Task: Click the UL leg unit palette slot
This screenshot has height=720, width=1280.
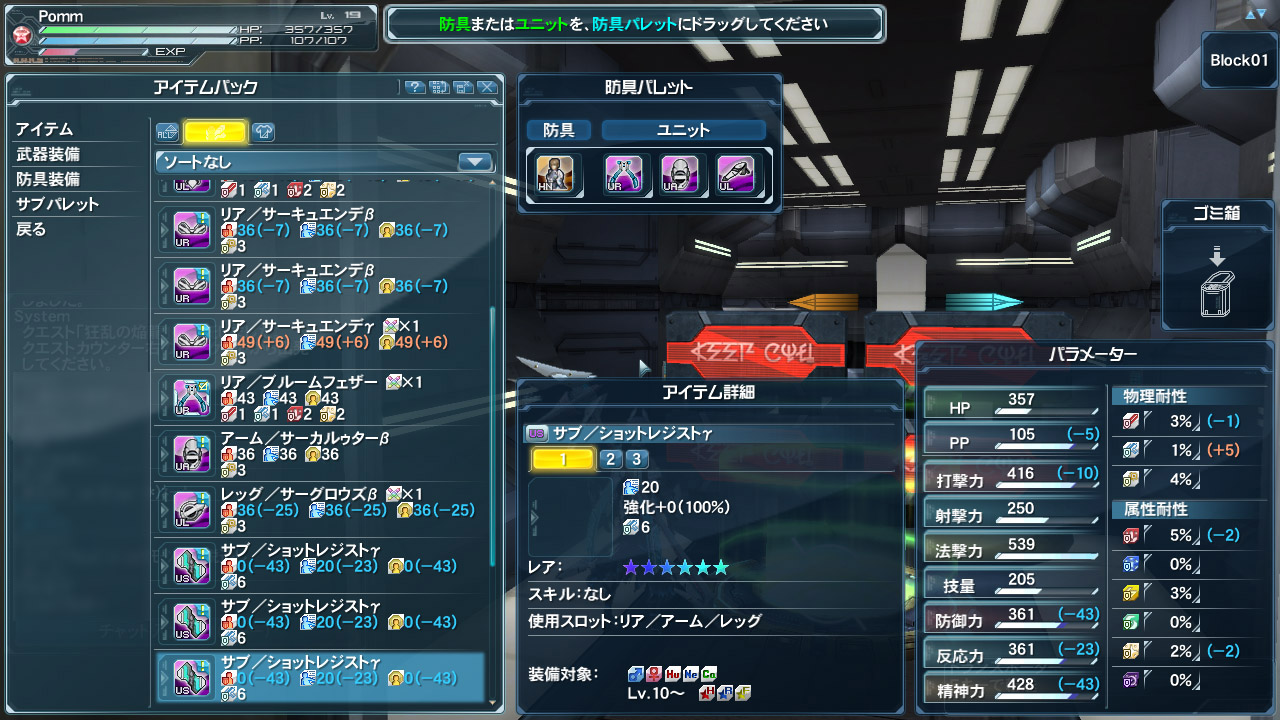Action: point(735,175)
